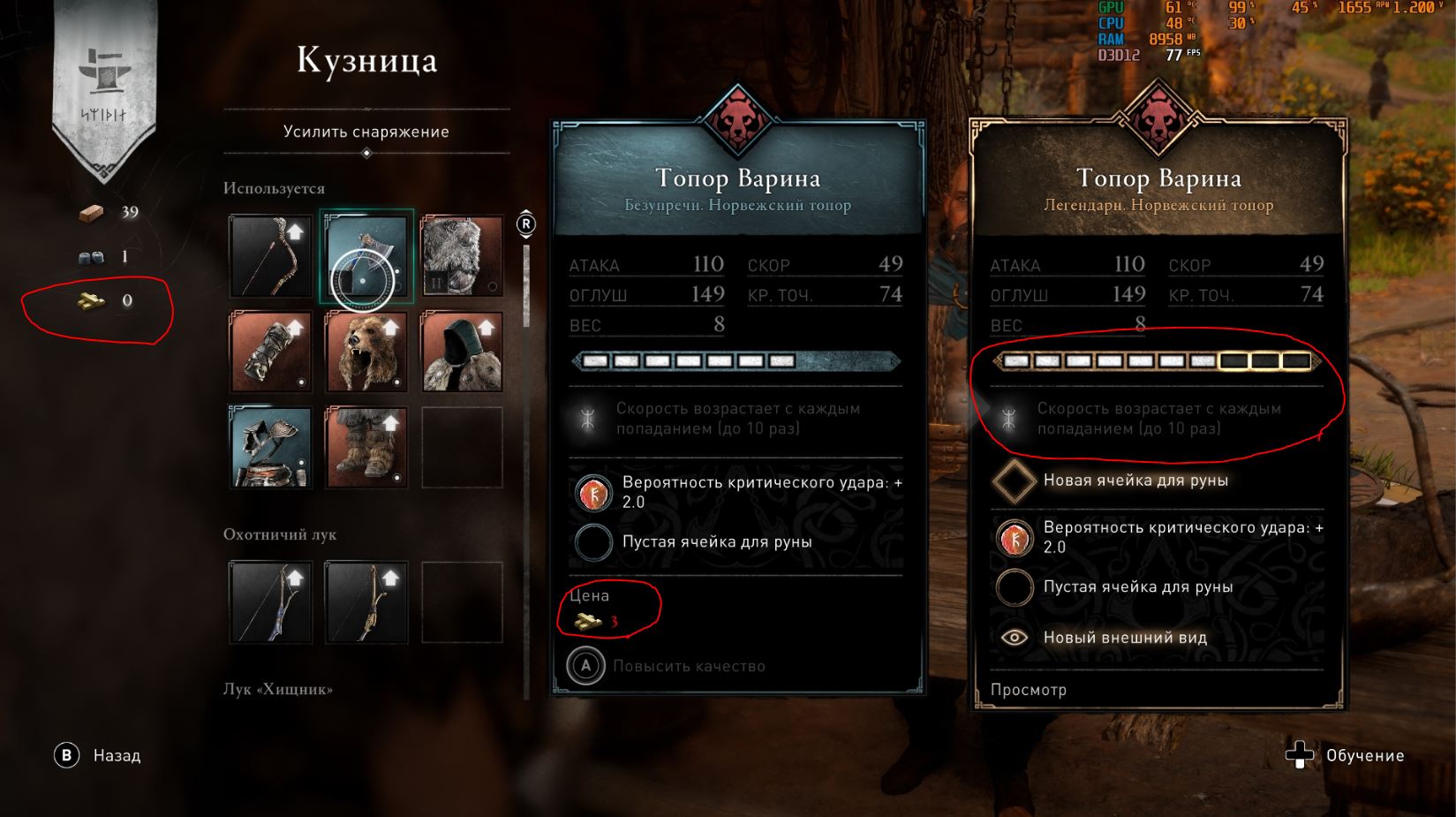This screenshot has width=1456, height=817.
Task: Select Varin's Axe equipment slot
Action: [x=366, y=258]
